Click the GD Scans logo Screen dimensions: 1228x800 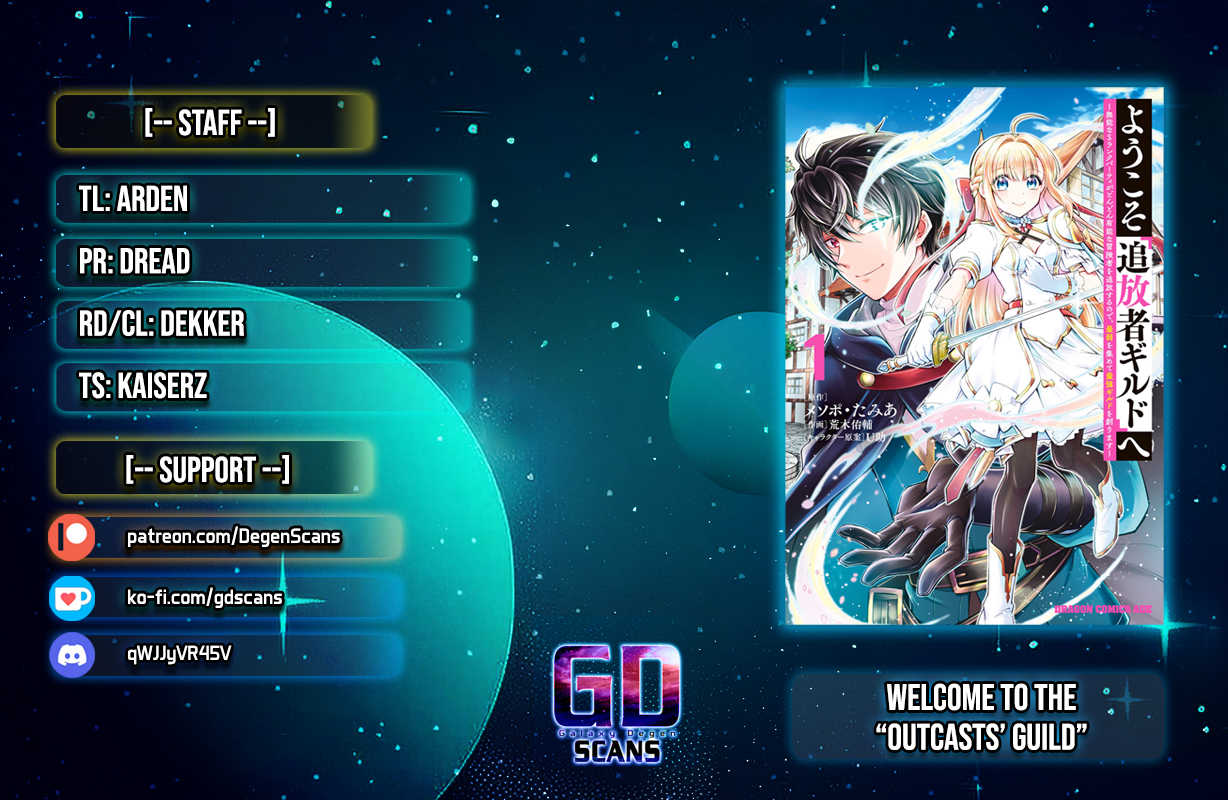tap(616, 702)
